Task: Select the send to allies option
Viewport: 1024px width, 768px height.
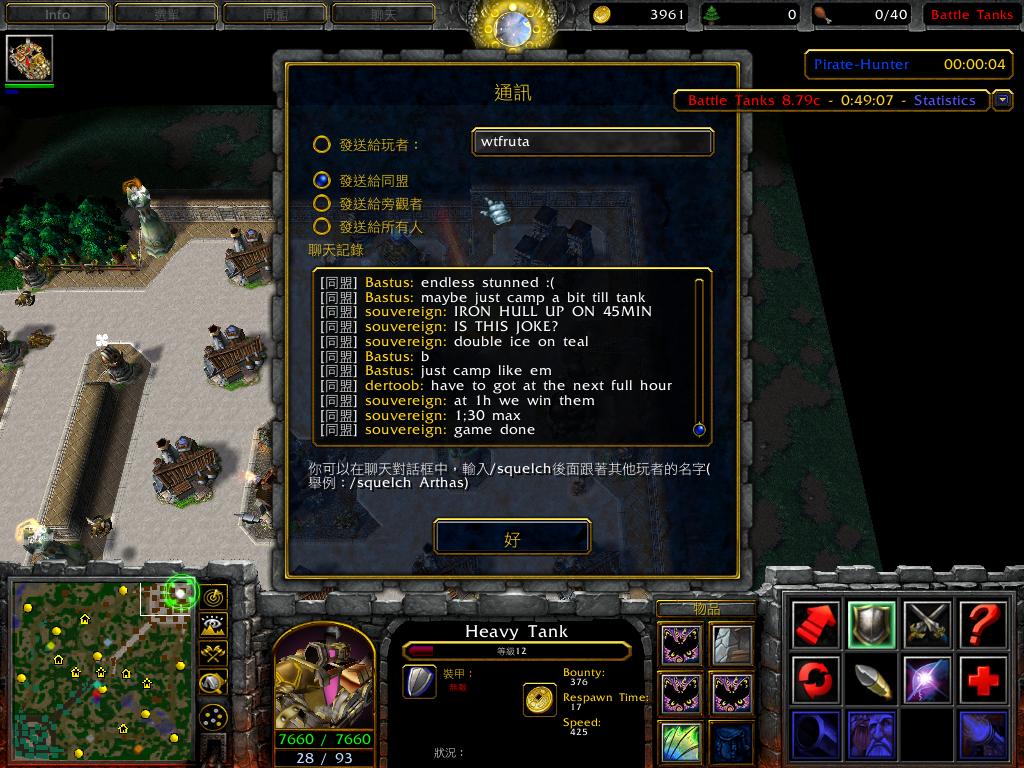Action: pos(322,181)
